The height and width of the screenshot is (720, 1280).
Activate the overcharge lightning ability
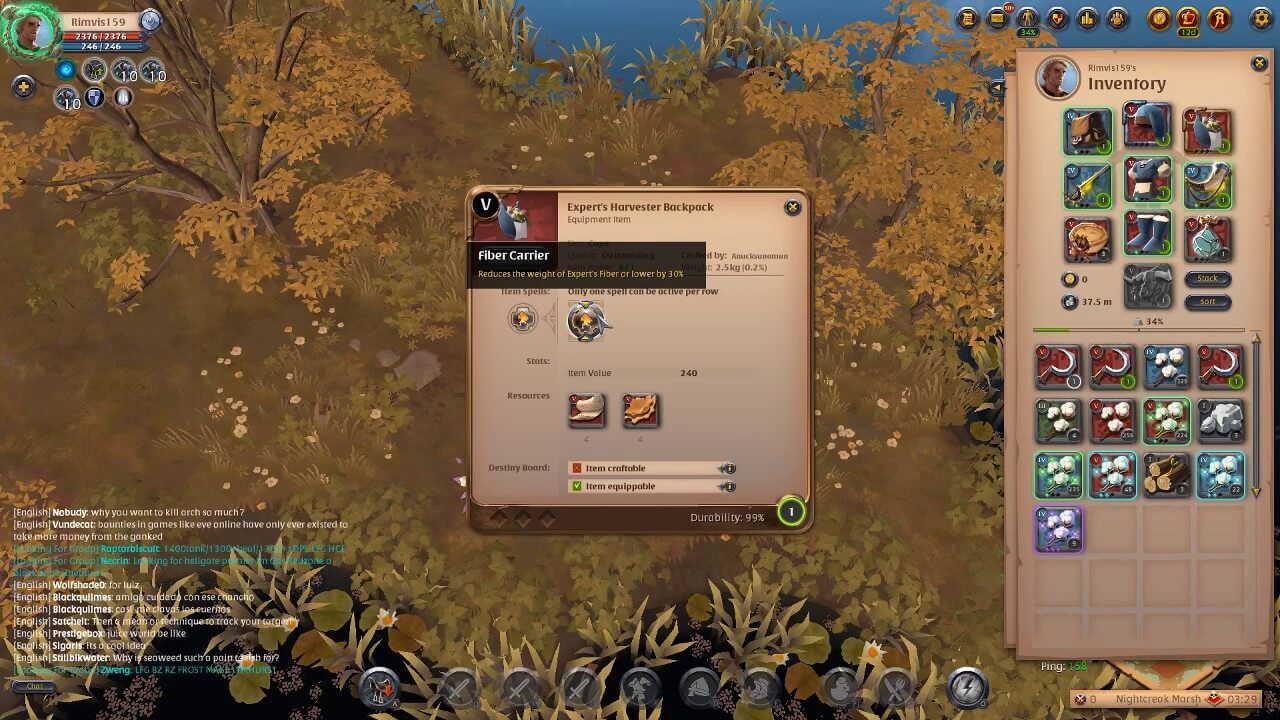[x=968, y=688]
